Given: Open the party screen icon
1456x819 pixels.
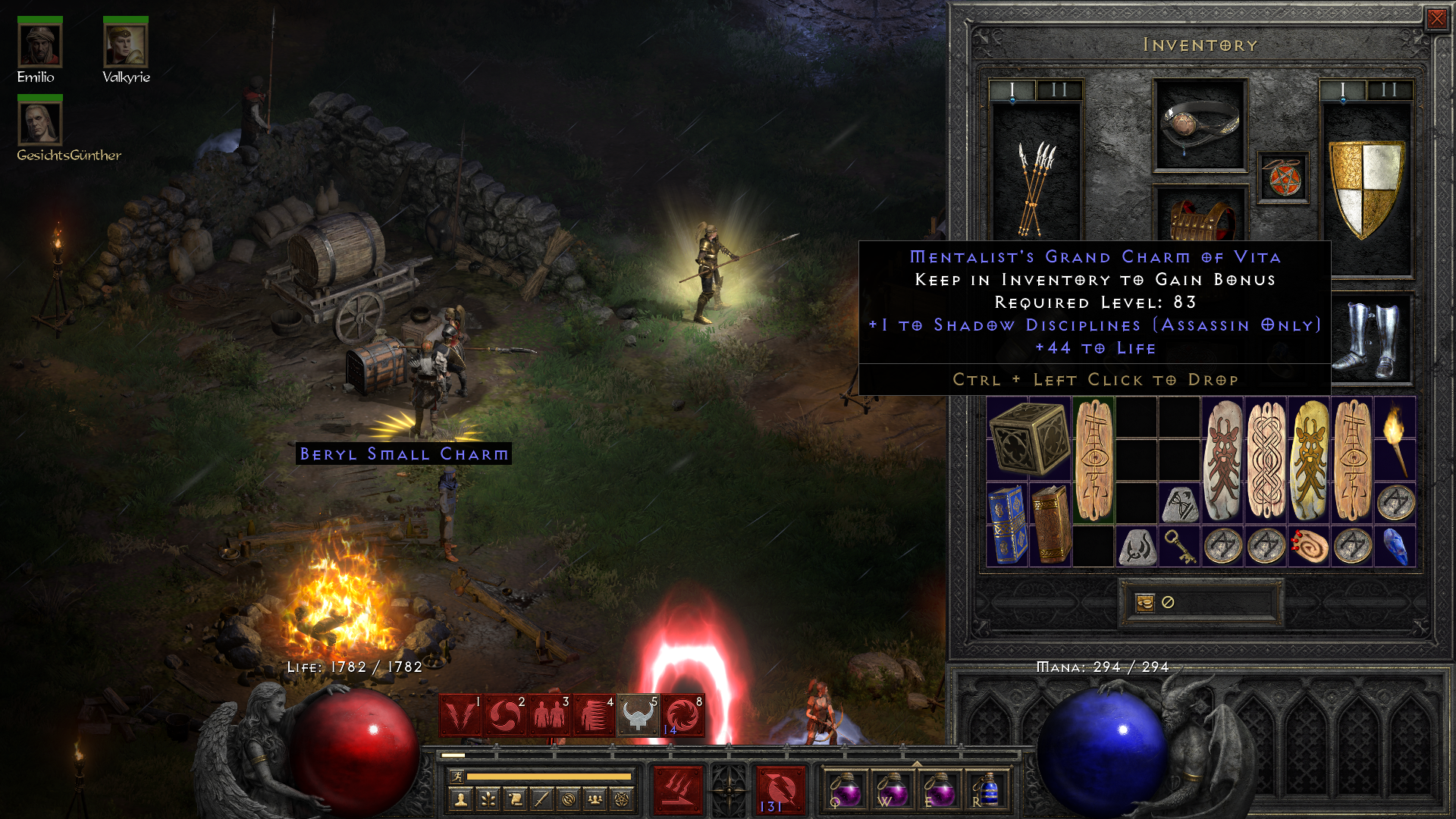Looking at the screenshot, I should (x=595, y=799).
